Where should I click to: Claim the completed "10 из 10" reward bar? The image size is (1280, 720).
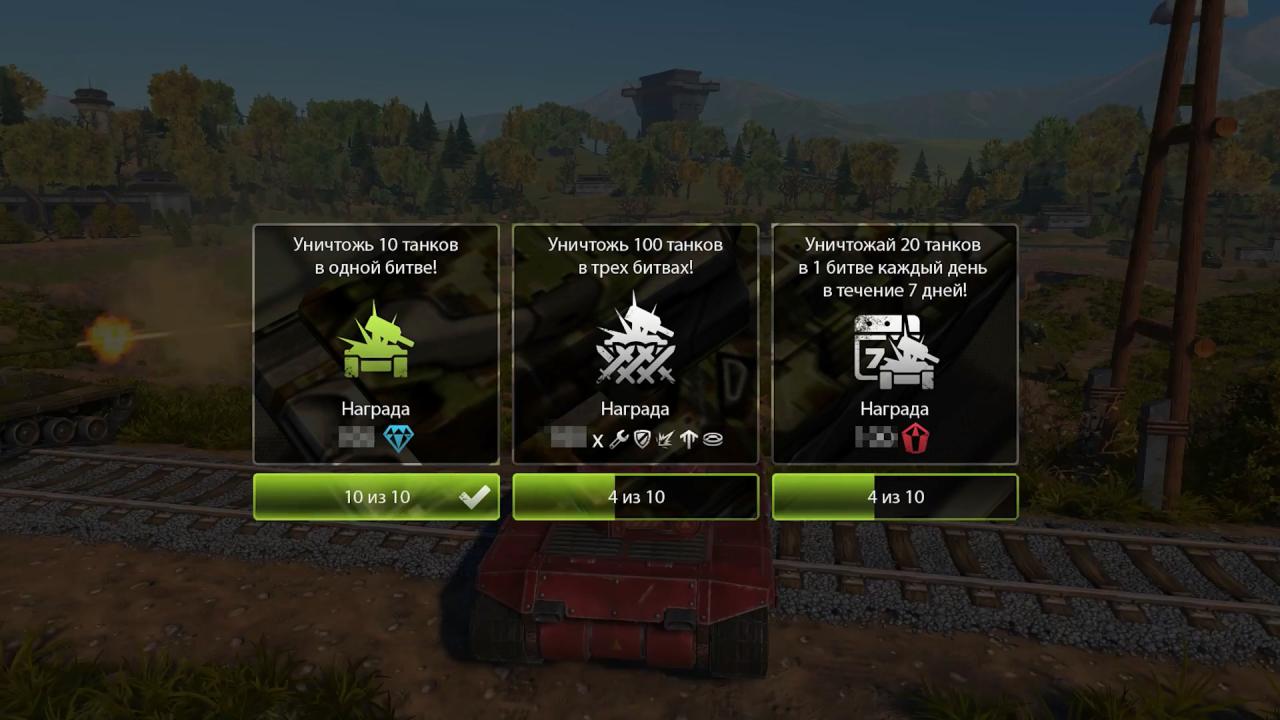tap(375, 497)
